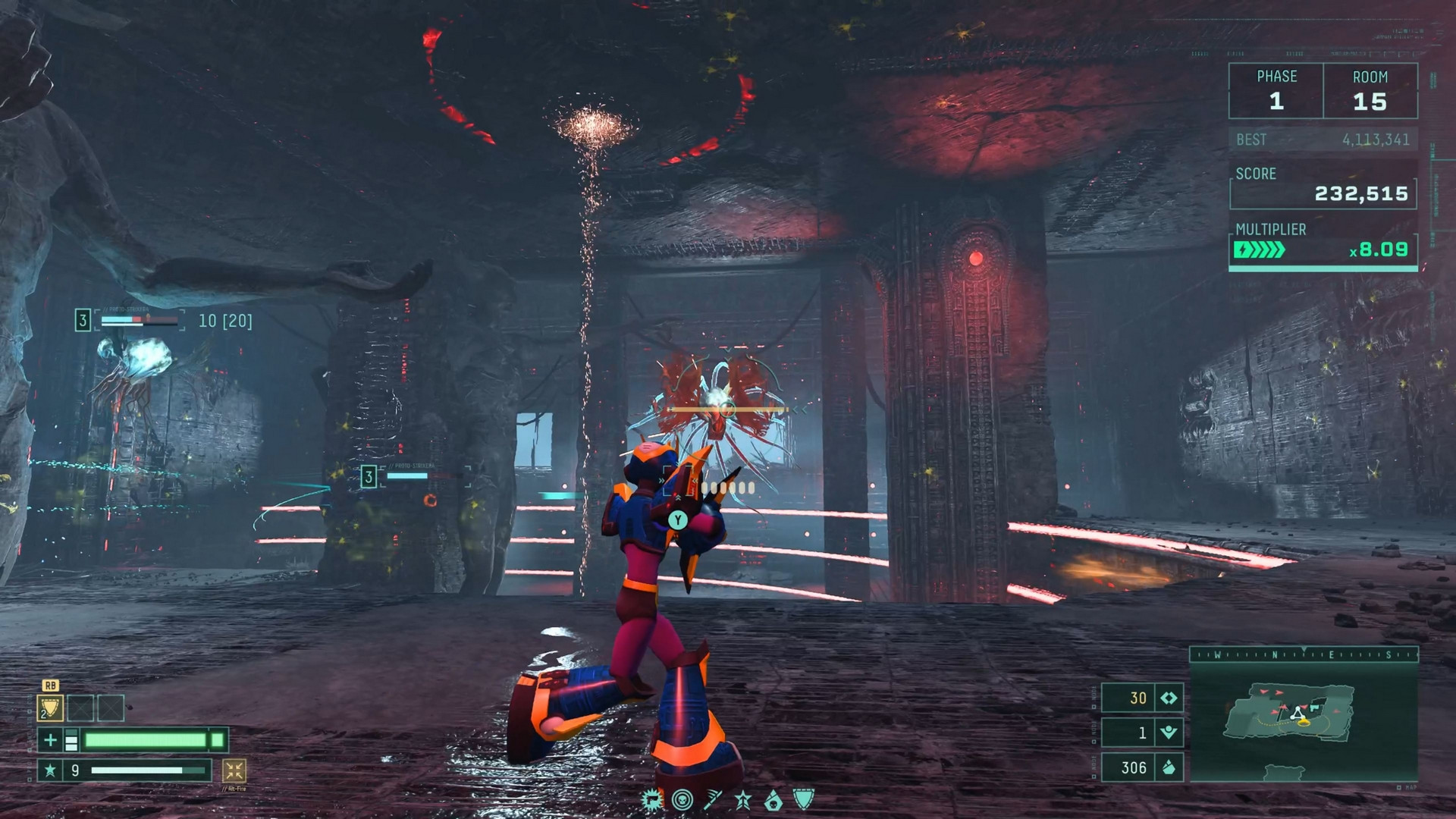
Task: Click the BEST score row showing 4,113,341
Action: 1322,140
